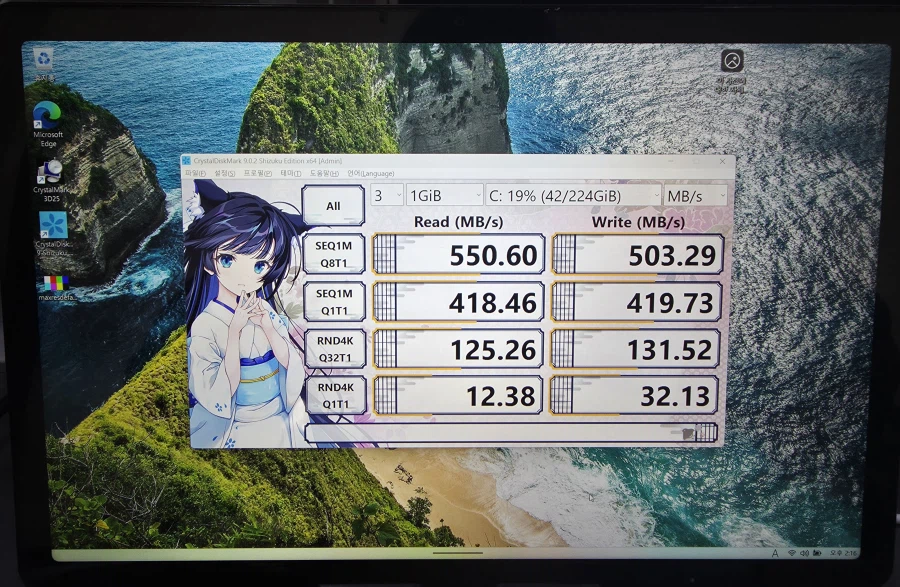Run the RND4K Q32T1 benchmark
Image resolution: width=900 pixels, height=587 pixels.
pos(334,348)
